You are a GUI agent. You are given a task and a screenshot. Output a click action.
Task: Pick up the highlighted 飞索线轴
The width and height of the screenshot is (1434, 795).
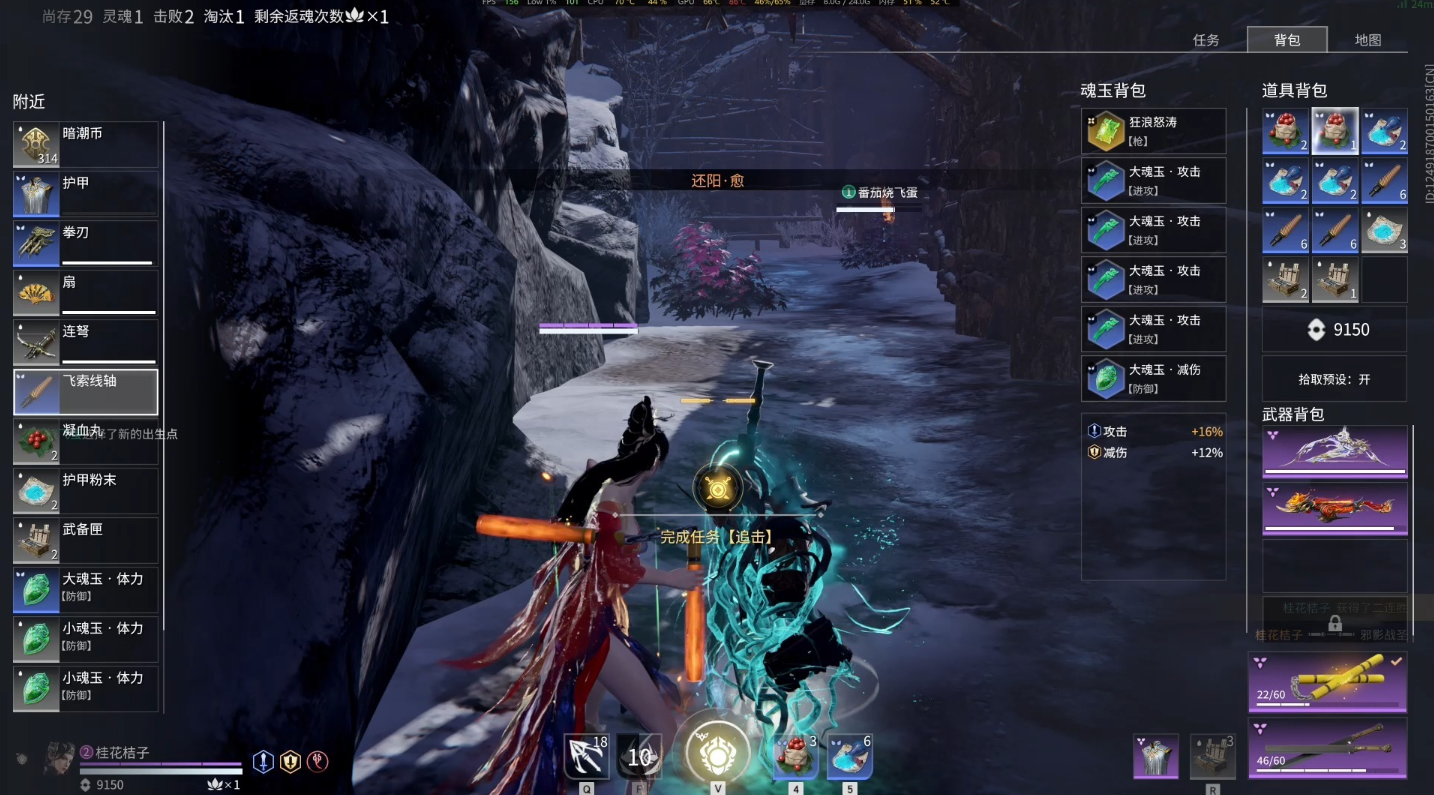[86, 392]
